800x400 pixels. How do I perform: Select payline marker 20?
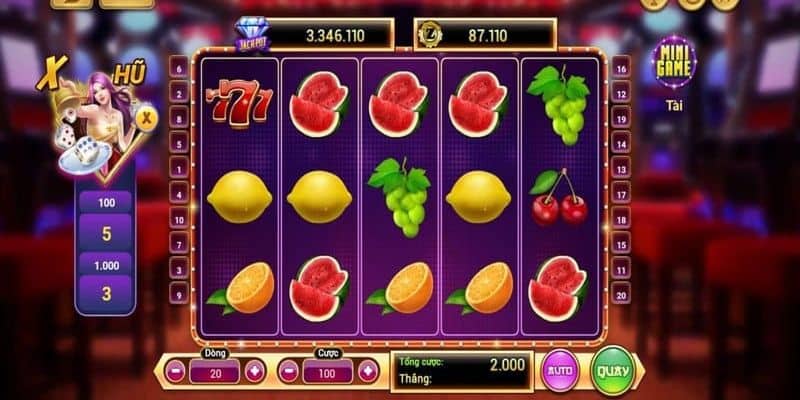click(621, 294)
